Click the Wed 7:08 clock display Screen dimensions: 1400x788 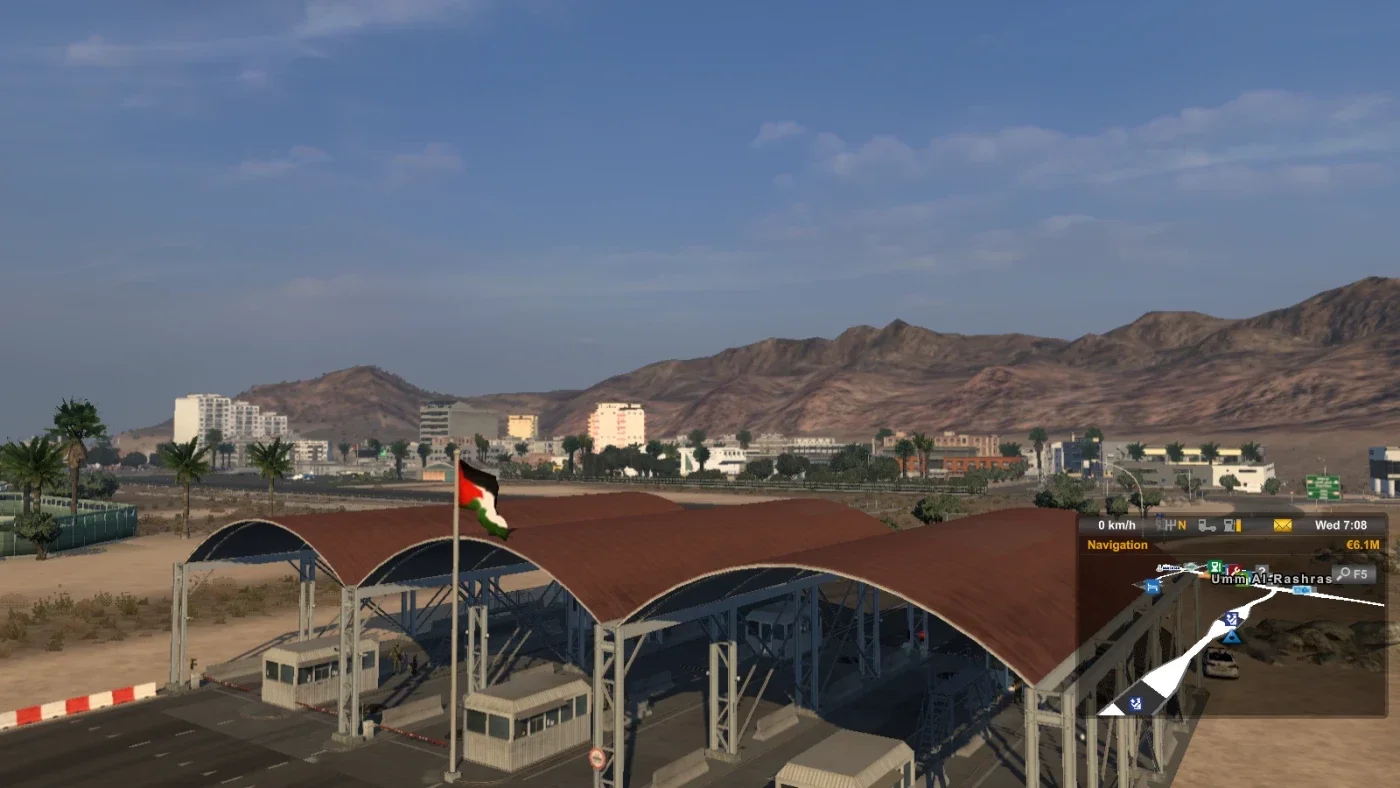point(1341,523)
